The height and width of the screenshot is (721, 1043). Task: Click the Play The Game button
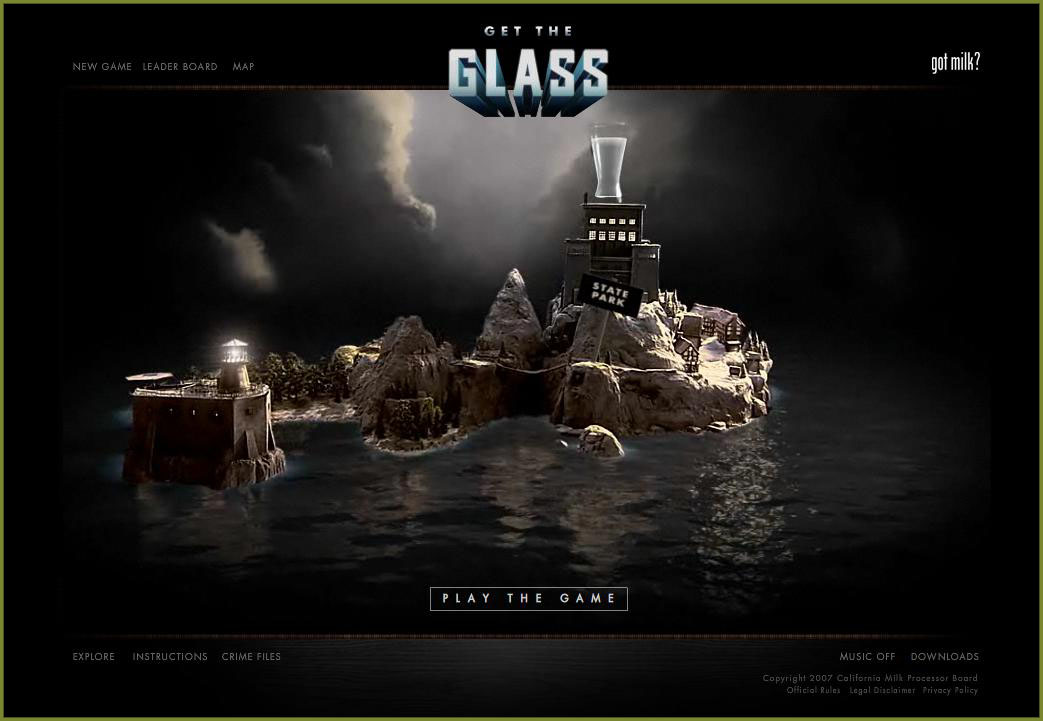[529, 598]
